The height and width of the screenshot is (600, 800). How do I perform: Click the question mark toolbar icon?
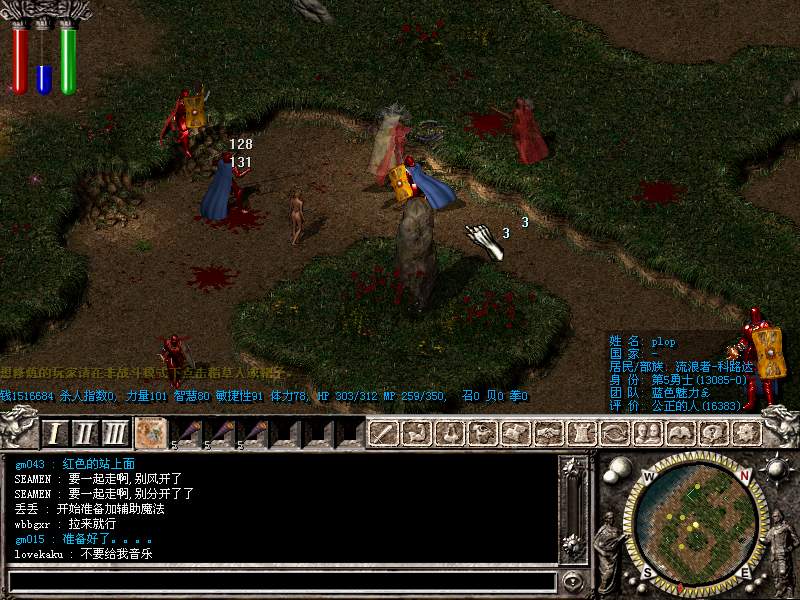712,433
